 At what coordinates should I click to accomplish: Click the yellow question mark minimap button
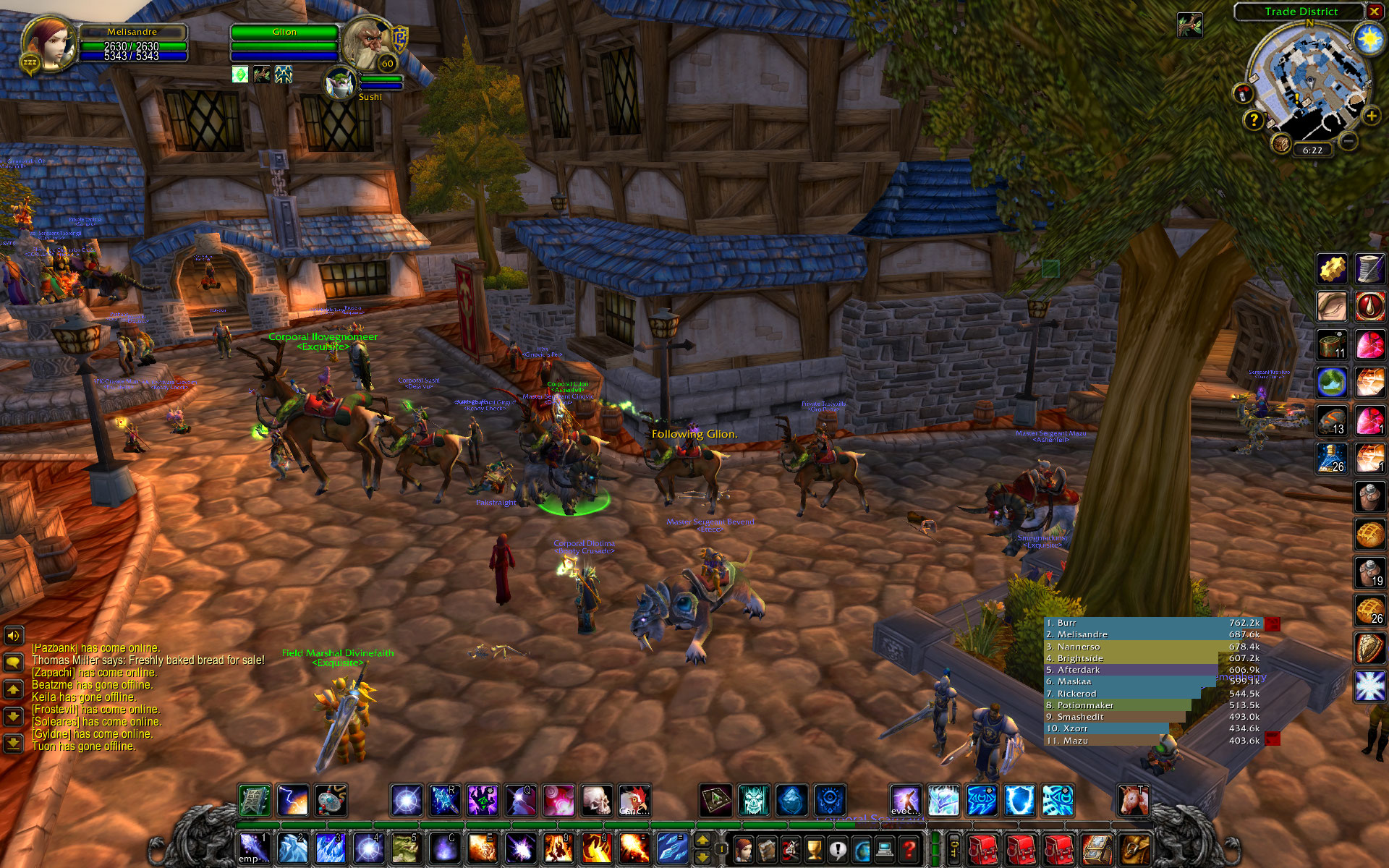1254,119
